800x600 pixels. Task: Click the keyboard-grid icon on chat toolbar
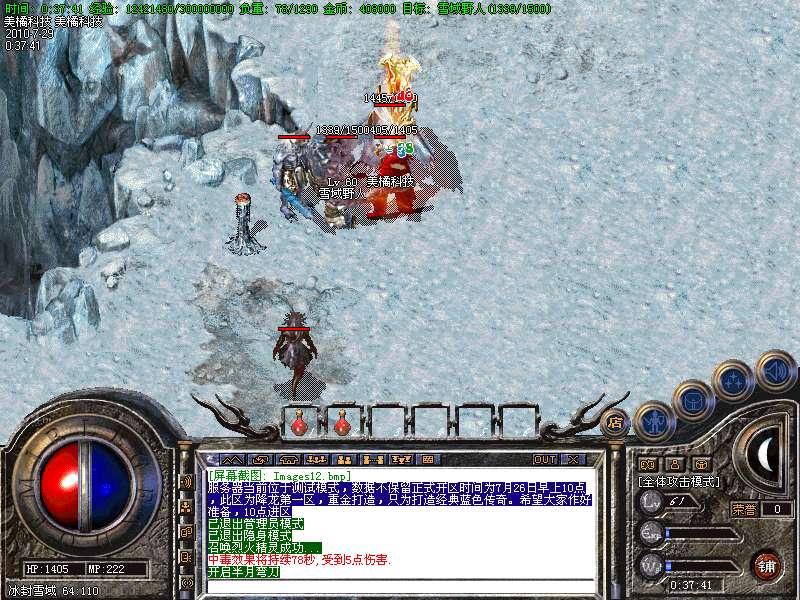[x=428, y=459]
